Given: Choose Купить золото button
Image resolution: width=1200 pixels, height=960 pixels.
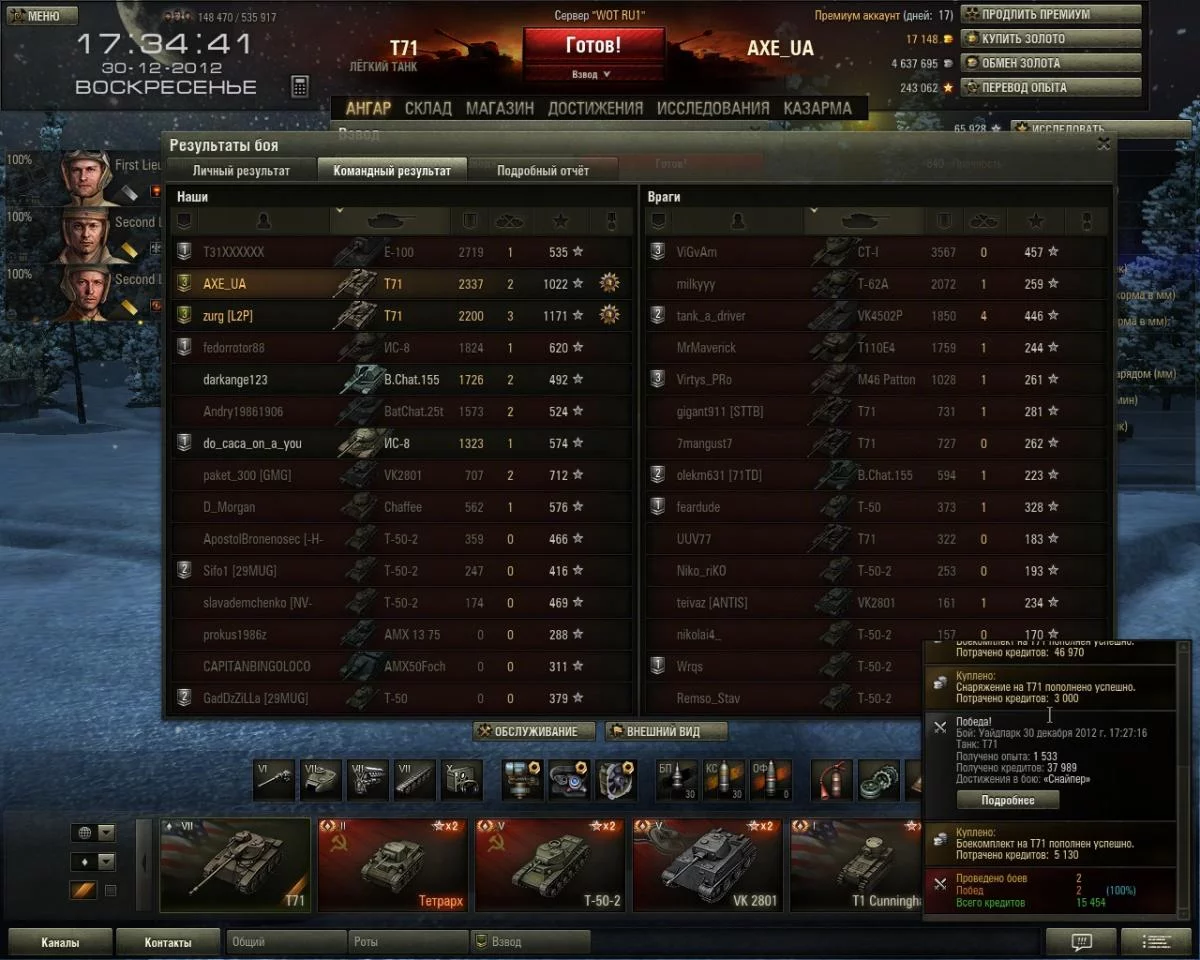Looking at the screenshot, I should [1050, 39].
